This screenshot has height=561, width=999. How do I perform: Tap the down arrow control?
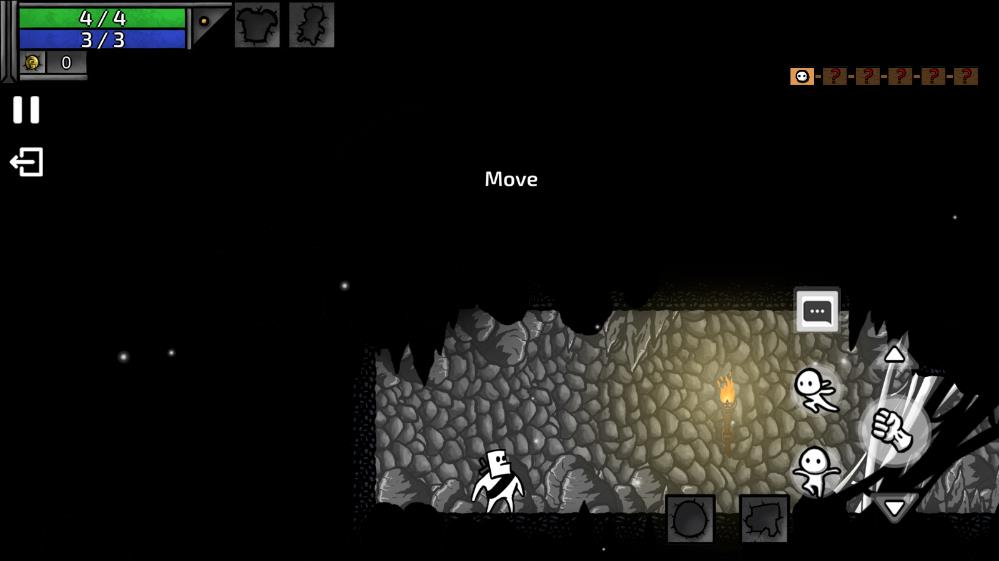893,506
